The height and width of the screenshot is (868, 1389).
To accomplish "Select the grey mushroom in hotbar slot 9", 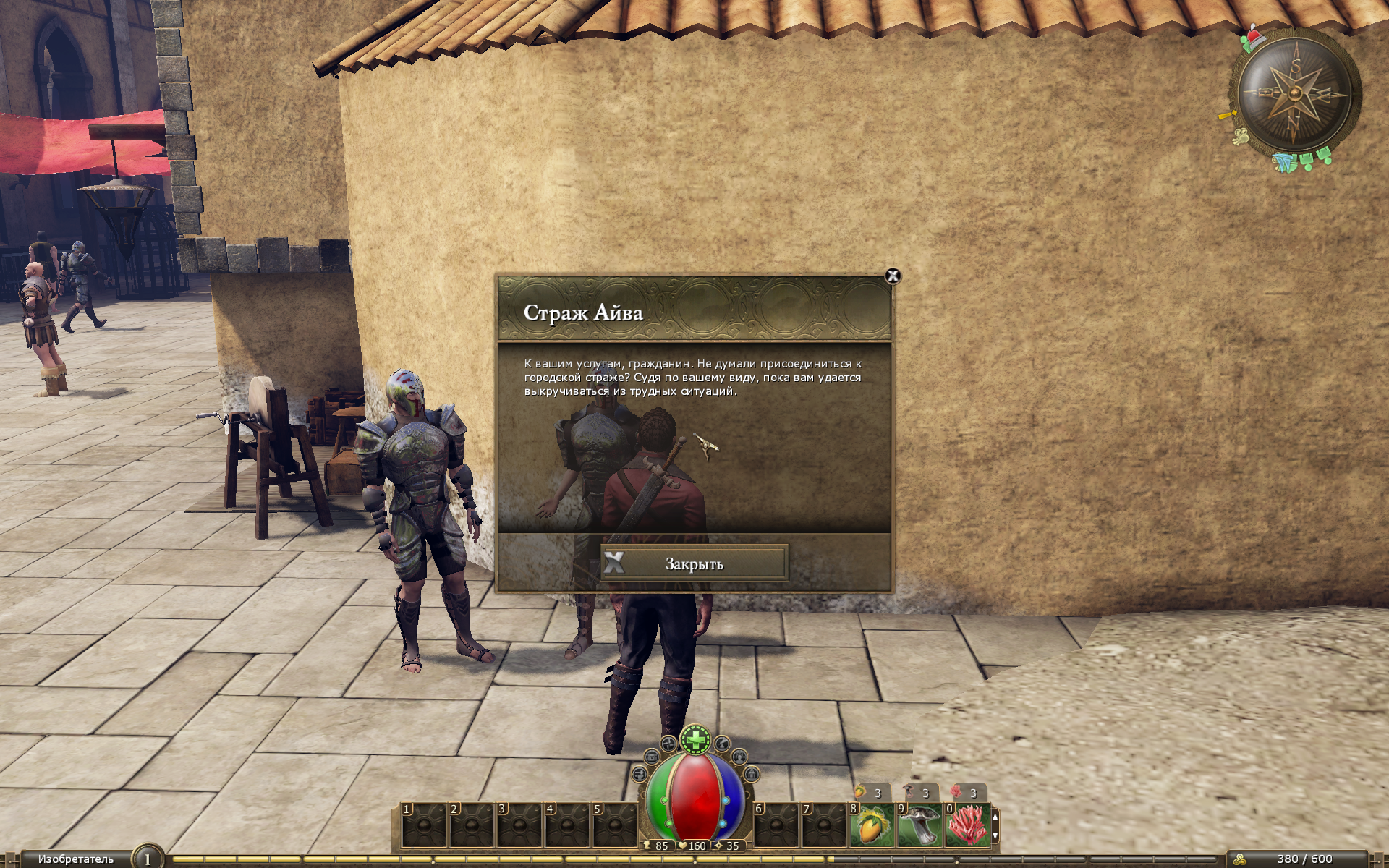I will [920, 825].
